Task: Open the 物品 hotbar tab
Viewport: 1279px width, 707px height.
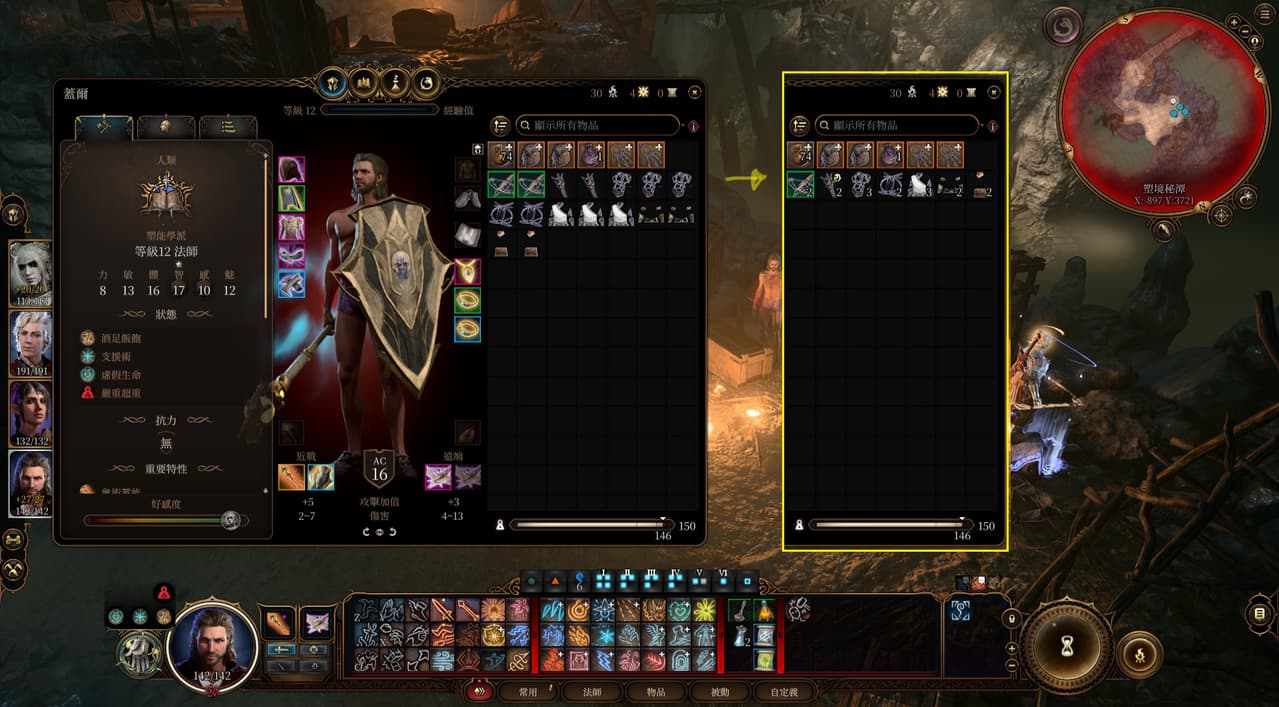Action: tap(656, 691)
